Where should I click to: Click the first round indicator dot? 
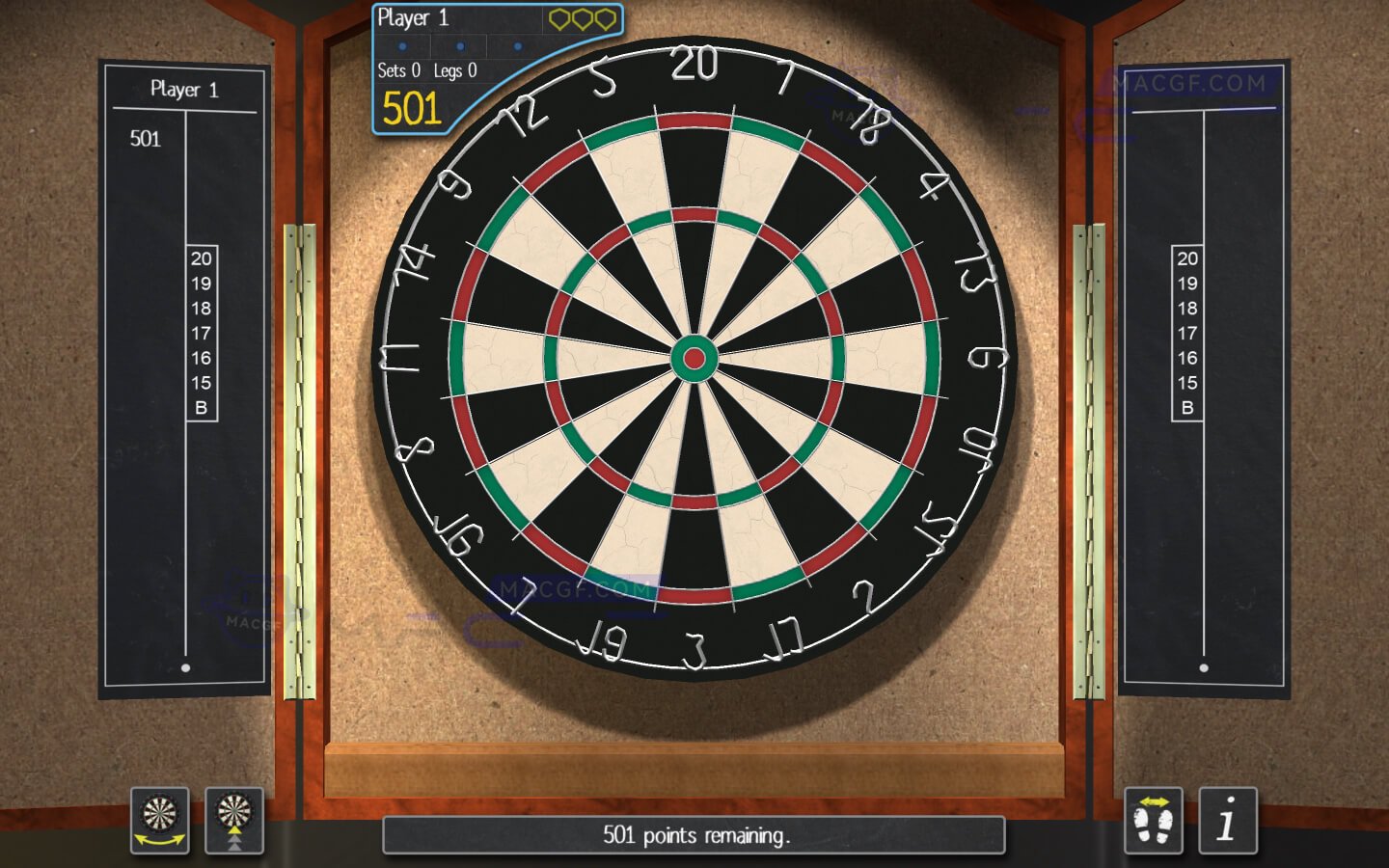[x=402, y=44]
